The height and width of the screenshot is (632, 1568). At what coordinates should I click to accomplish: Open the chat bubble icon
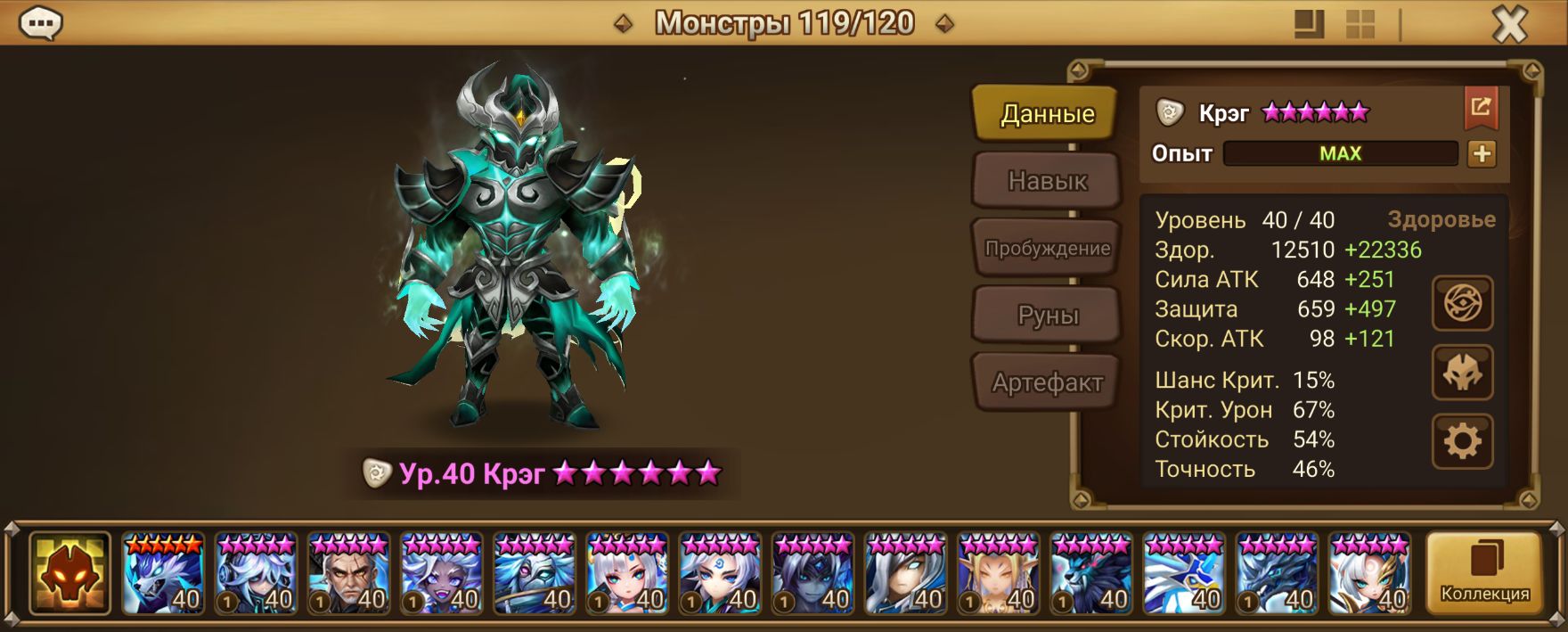[40, 23]
